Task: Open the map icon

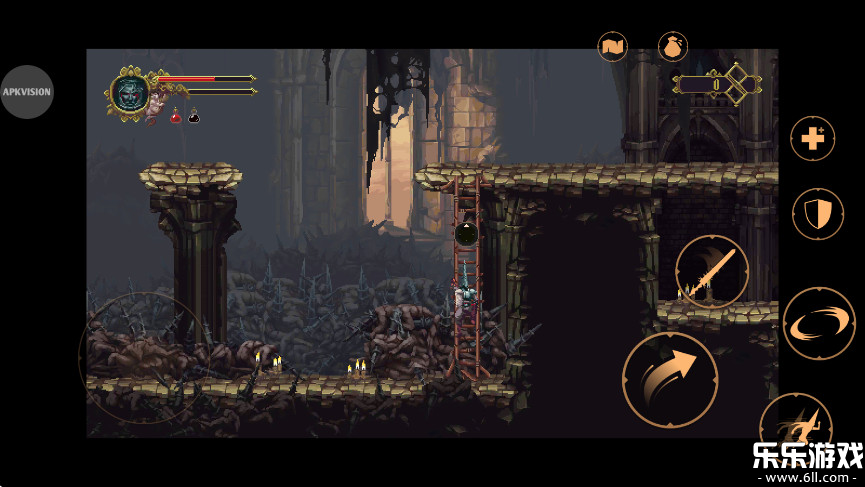Action: tap(612, 46)
